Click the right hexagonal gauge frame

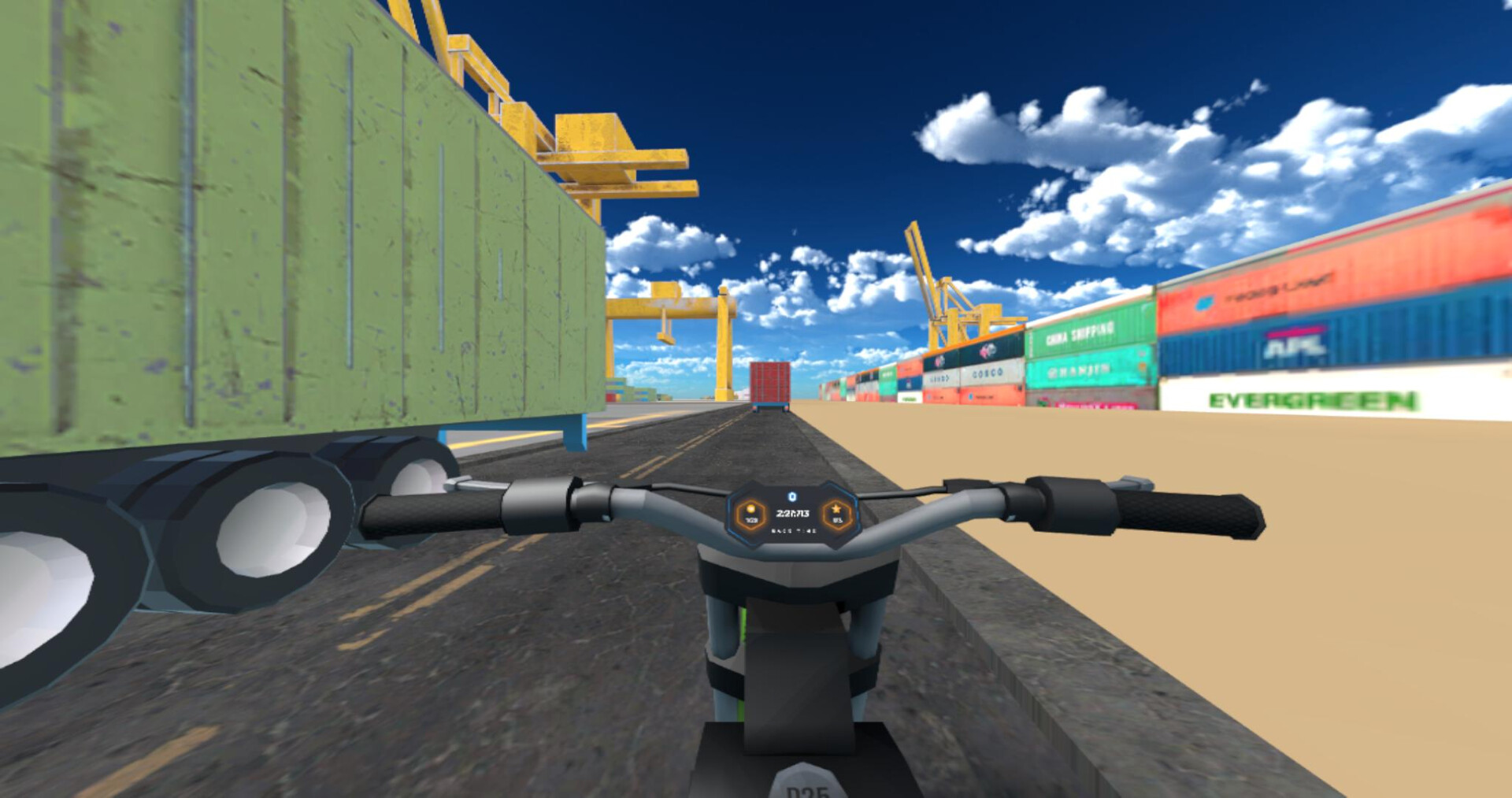[839, 516]
